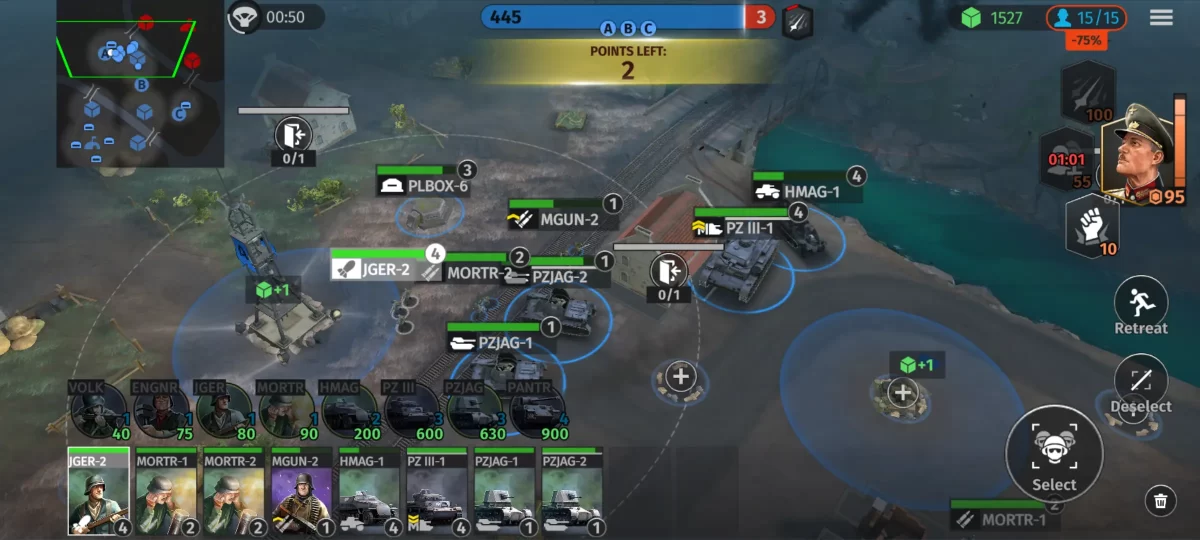Select the HMAG-1 unit card
The image size is (1200, 540).
(369, 491)
